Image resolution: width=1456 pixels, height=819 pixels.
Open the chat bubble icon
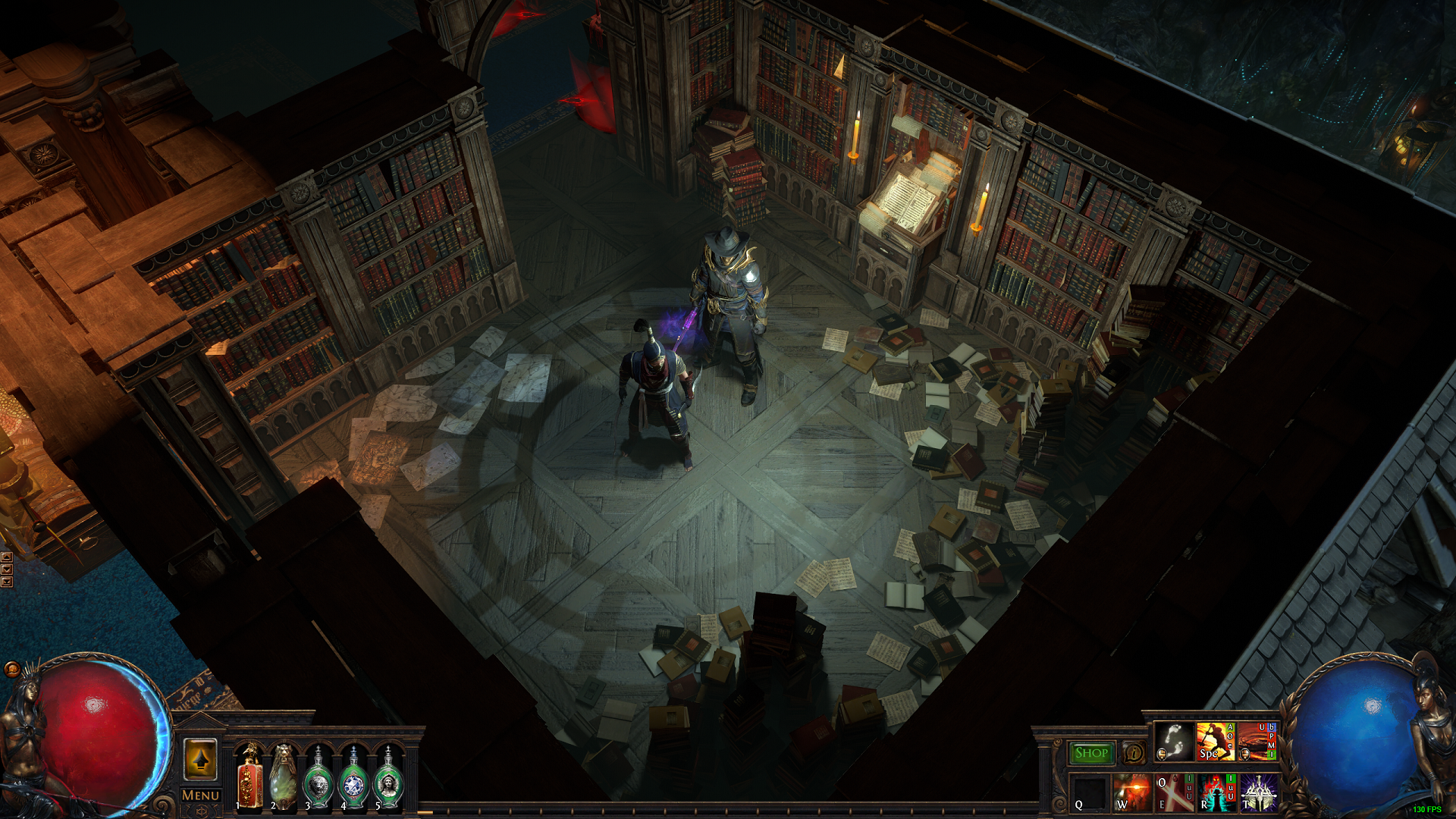(x=12, y=669)
